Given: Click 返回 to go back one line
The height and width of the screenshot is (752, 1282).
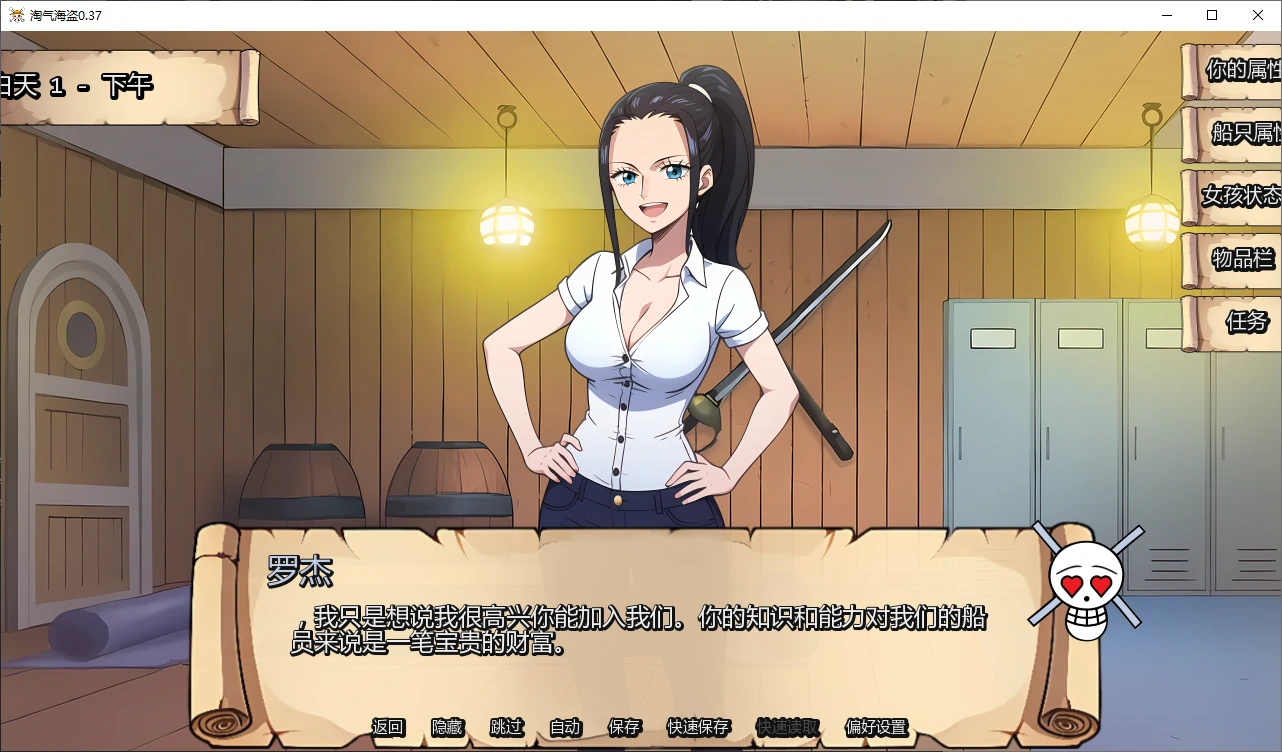Looking at the screenshot, I should [x=388, y=727].
